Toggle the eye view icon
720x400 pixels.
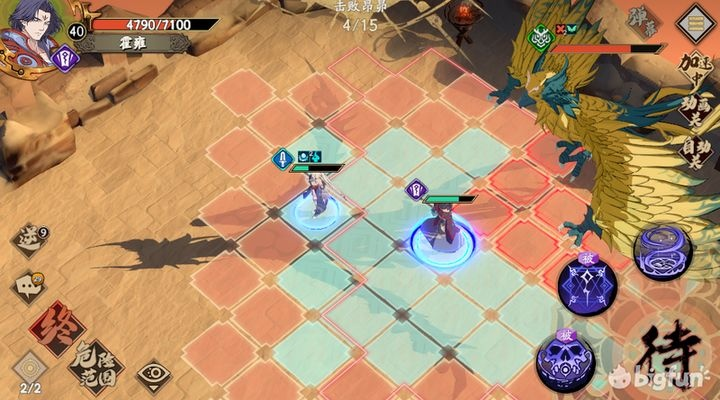pyautogui.click(x=153, y=374)
